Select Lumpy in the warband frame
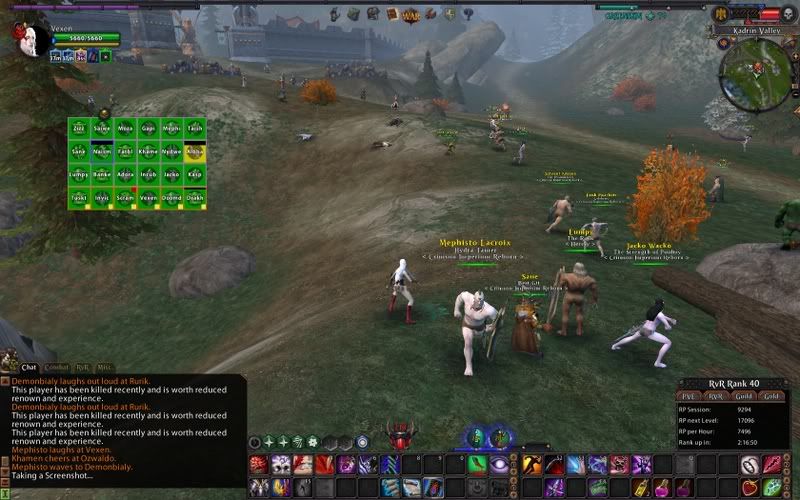This screenshot has height=500, width=800. tap(78, 174)
